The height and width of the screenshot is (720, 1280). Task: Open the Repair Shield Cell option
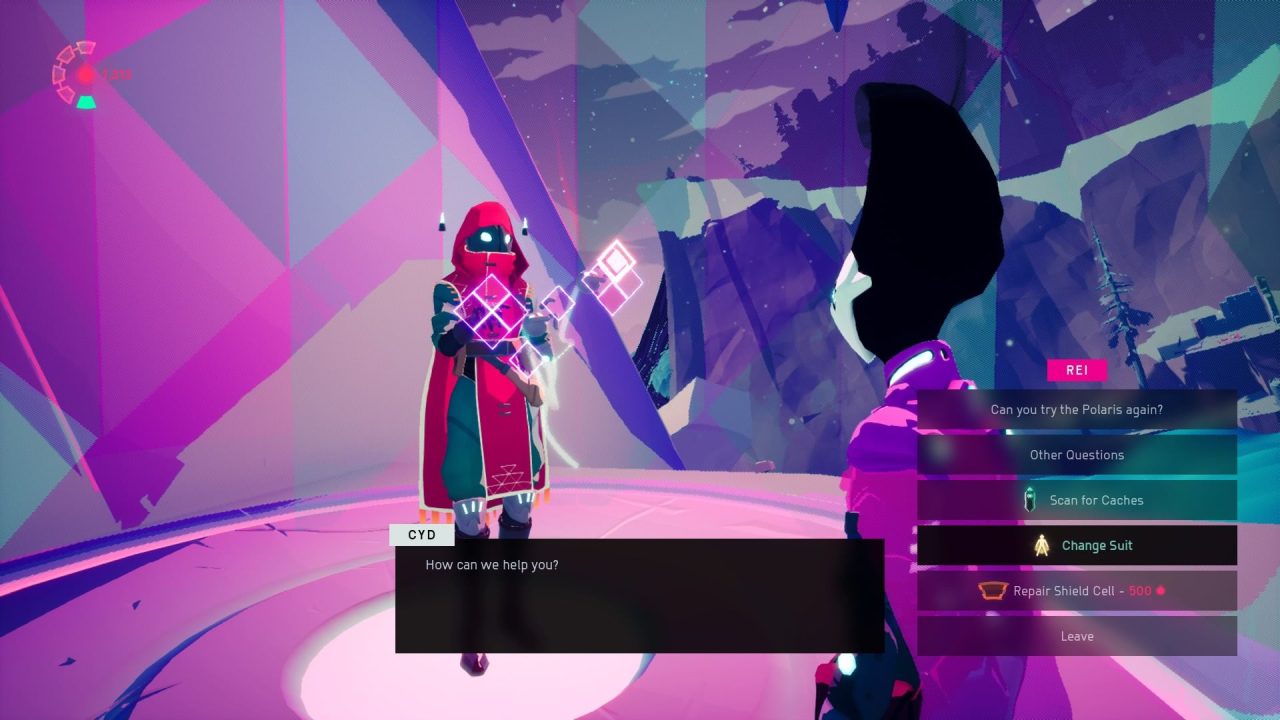(x=1077, y=590)
